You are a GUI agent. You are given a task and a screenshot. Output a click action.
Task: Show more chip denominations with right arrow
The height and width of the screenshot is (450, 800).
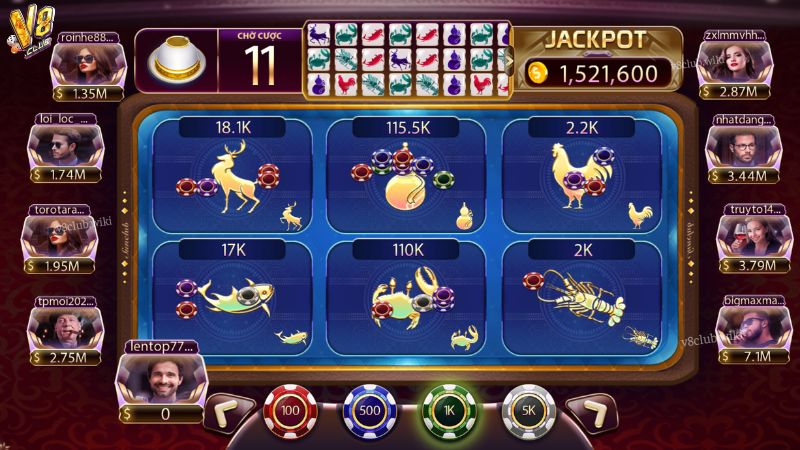tap(591, 411)
